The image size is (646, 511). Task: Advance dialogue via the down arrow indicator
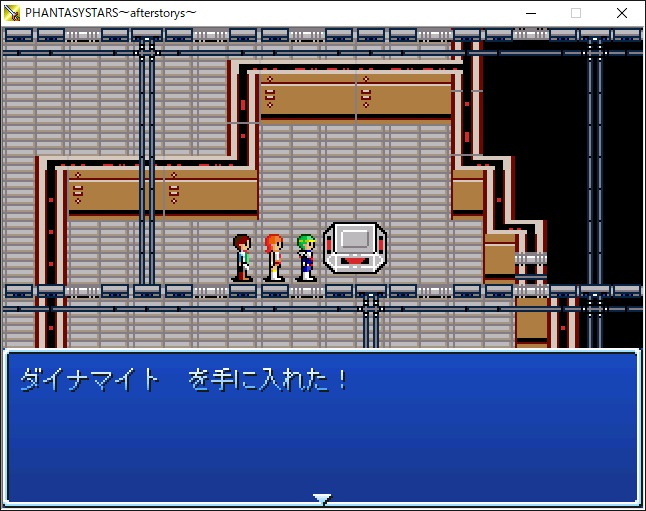pos(321,497)
